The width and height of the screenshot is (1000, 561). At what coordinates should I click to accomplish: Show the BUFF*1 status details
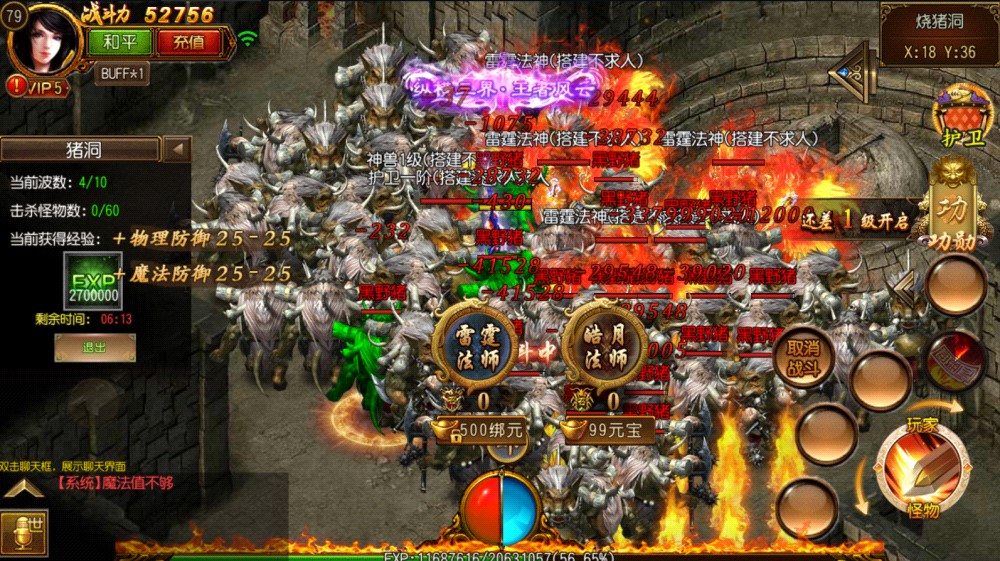coord(121,74)
